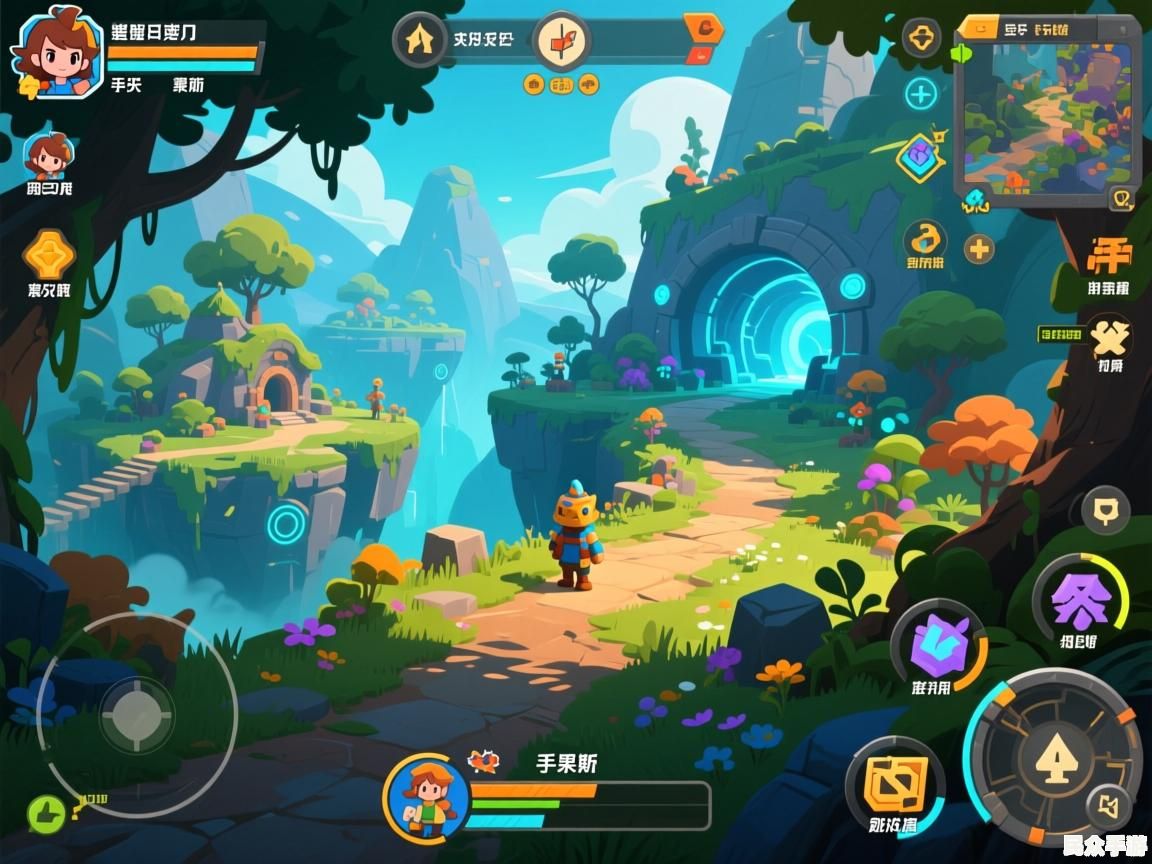This screenshot has width=1152, height=864.
Task: Click the cyan plus button beside the minimap
Action: 920,95
